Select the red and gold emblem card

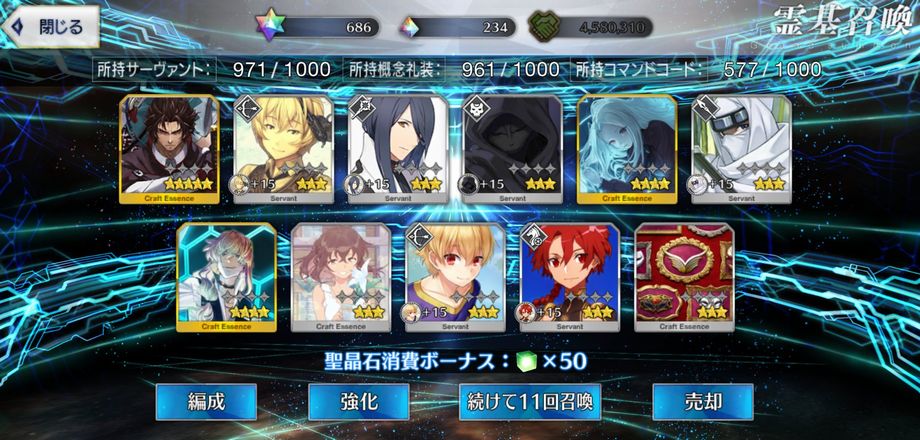point(684,277)
